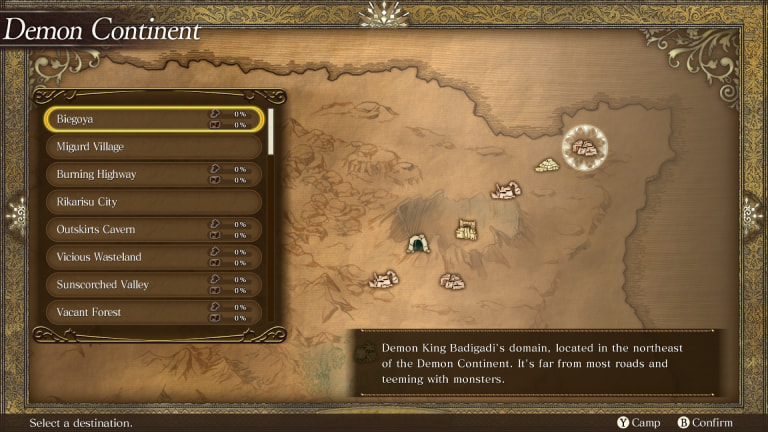The height and width of the screenshot is (432, 768).
Task: Click the cave entrance marker on the map
Action: [x=418, y=243]
